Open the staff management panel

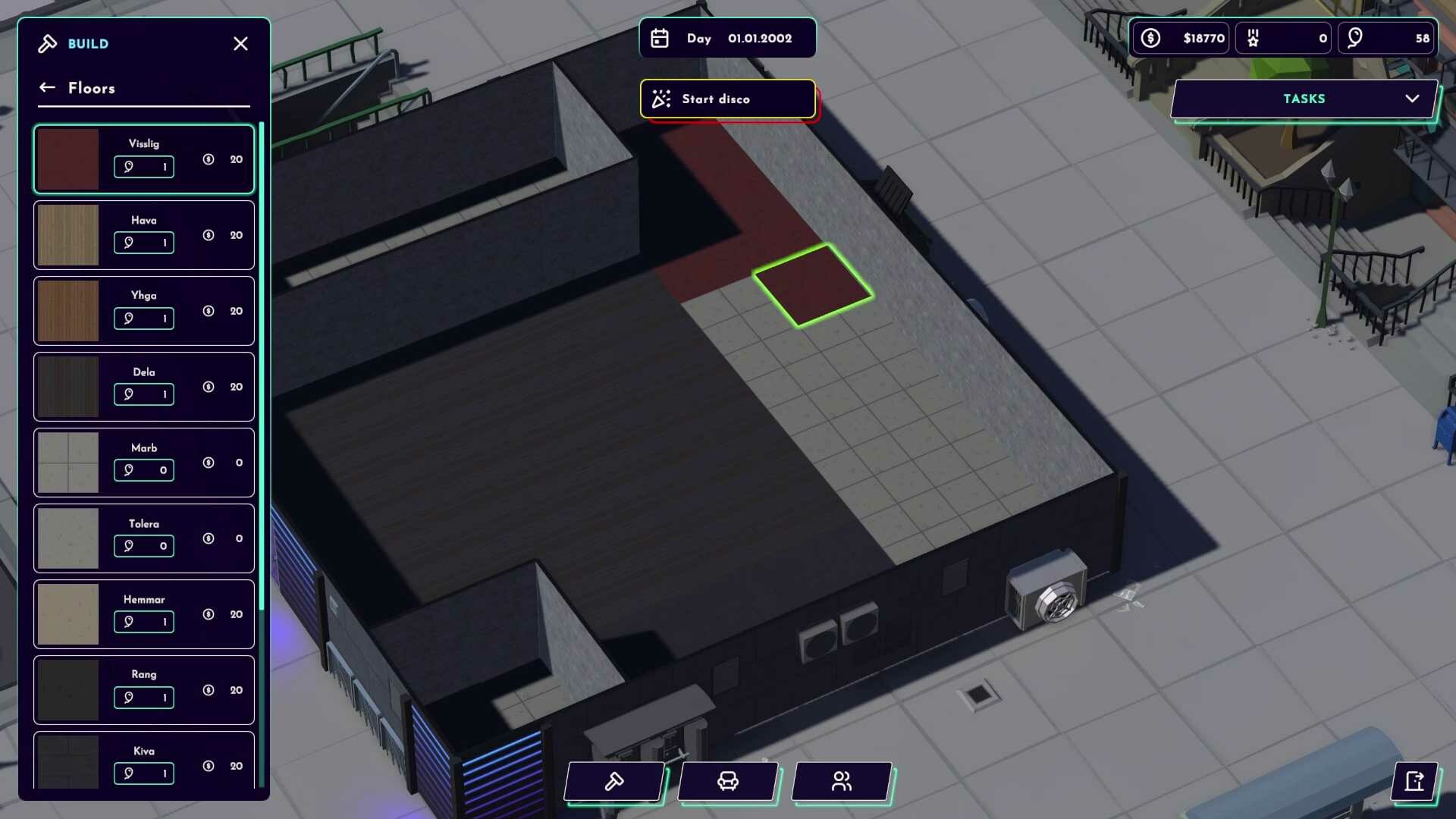(x=841, y=782)
